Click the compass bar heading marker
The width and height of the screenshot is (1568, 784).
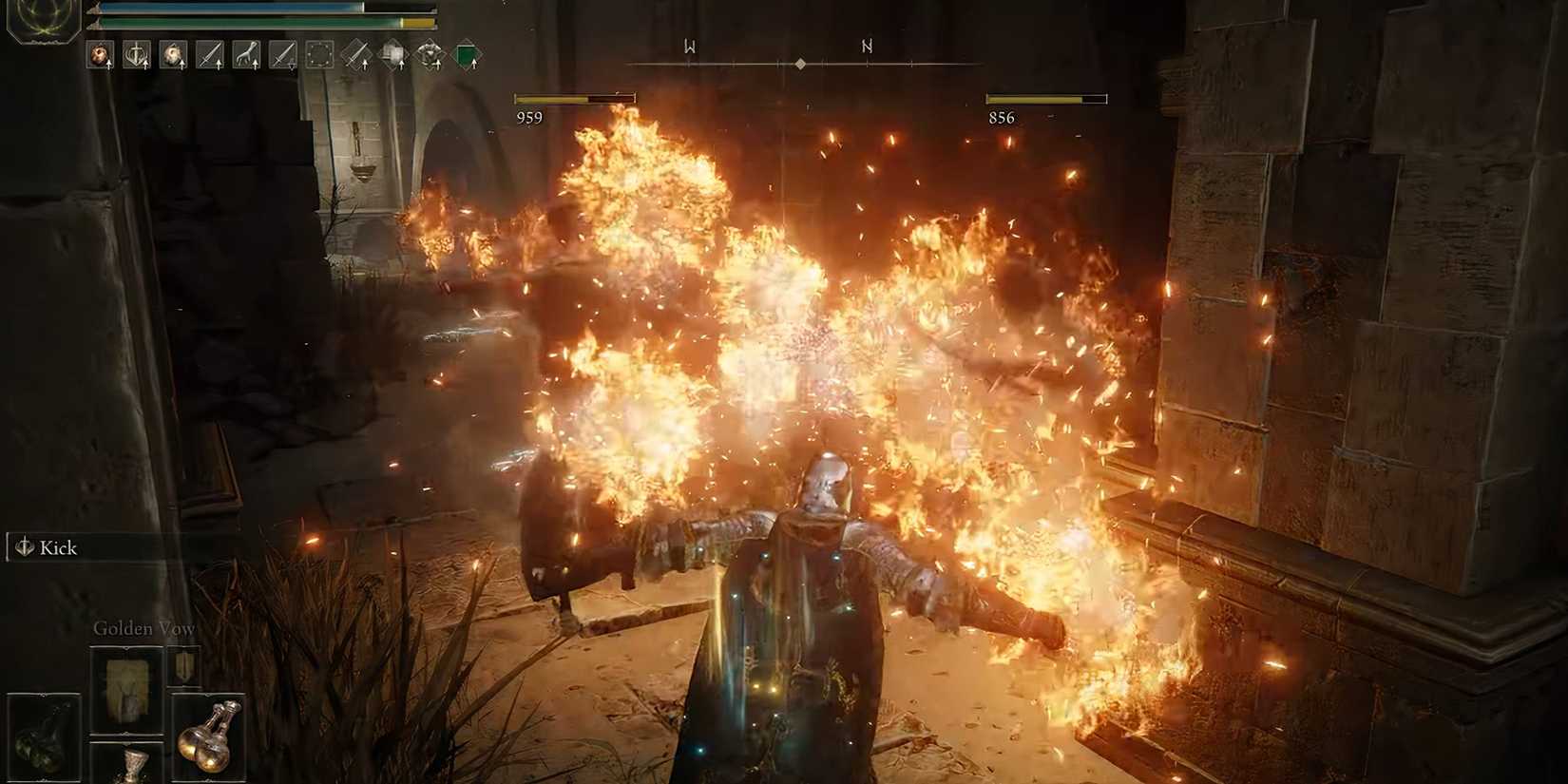click(800, 64)
